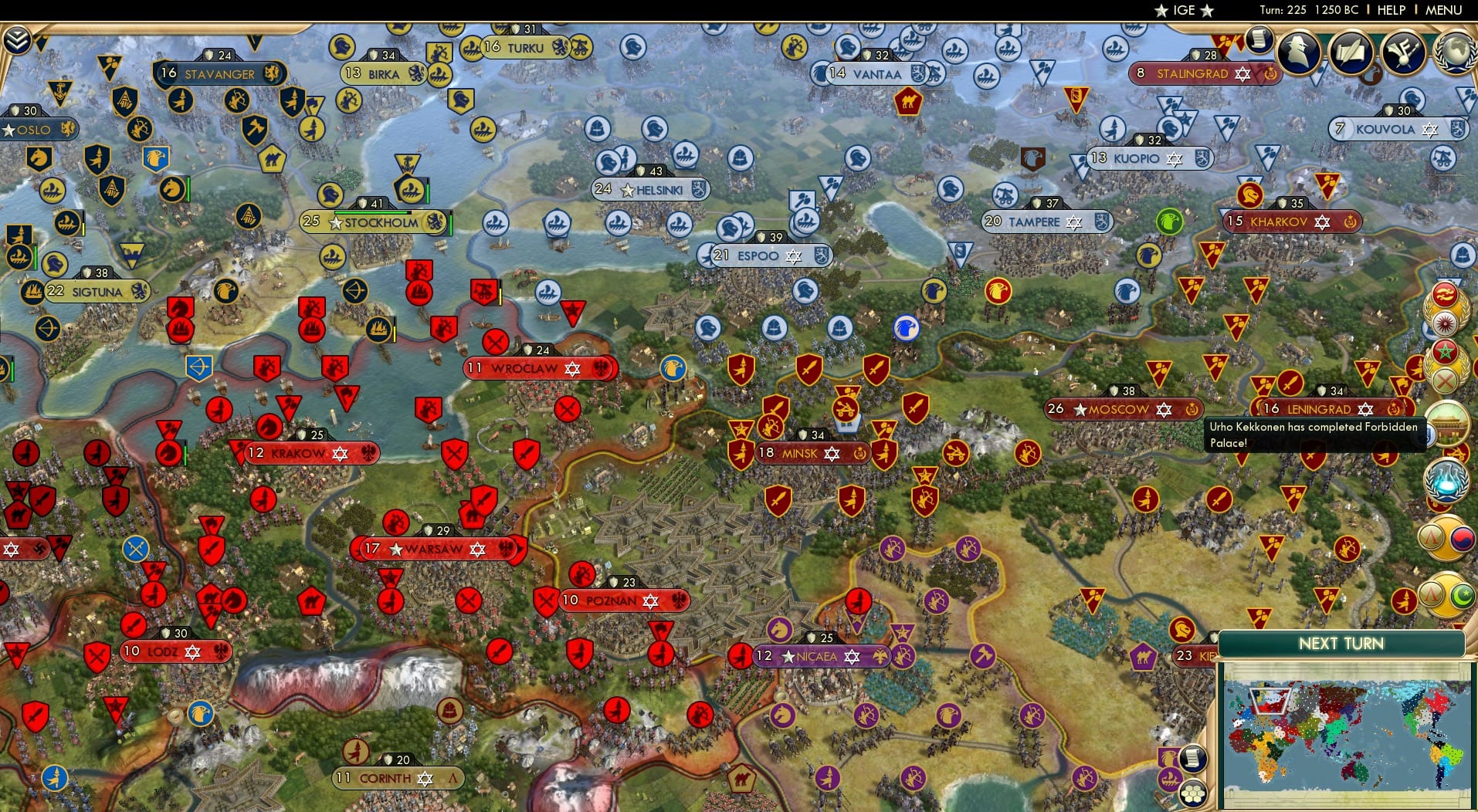Viewport: 1478px width, 812px height.
Task: Toggle strategic view with the scroll icon near minimap
Action: click(1192, 759)
